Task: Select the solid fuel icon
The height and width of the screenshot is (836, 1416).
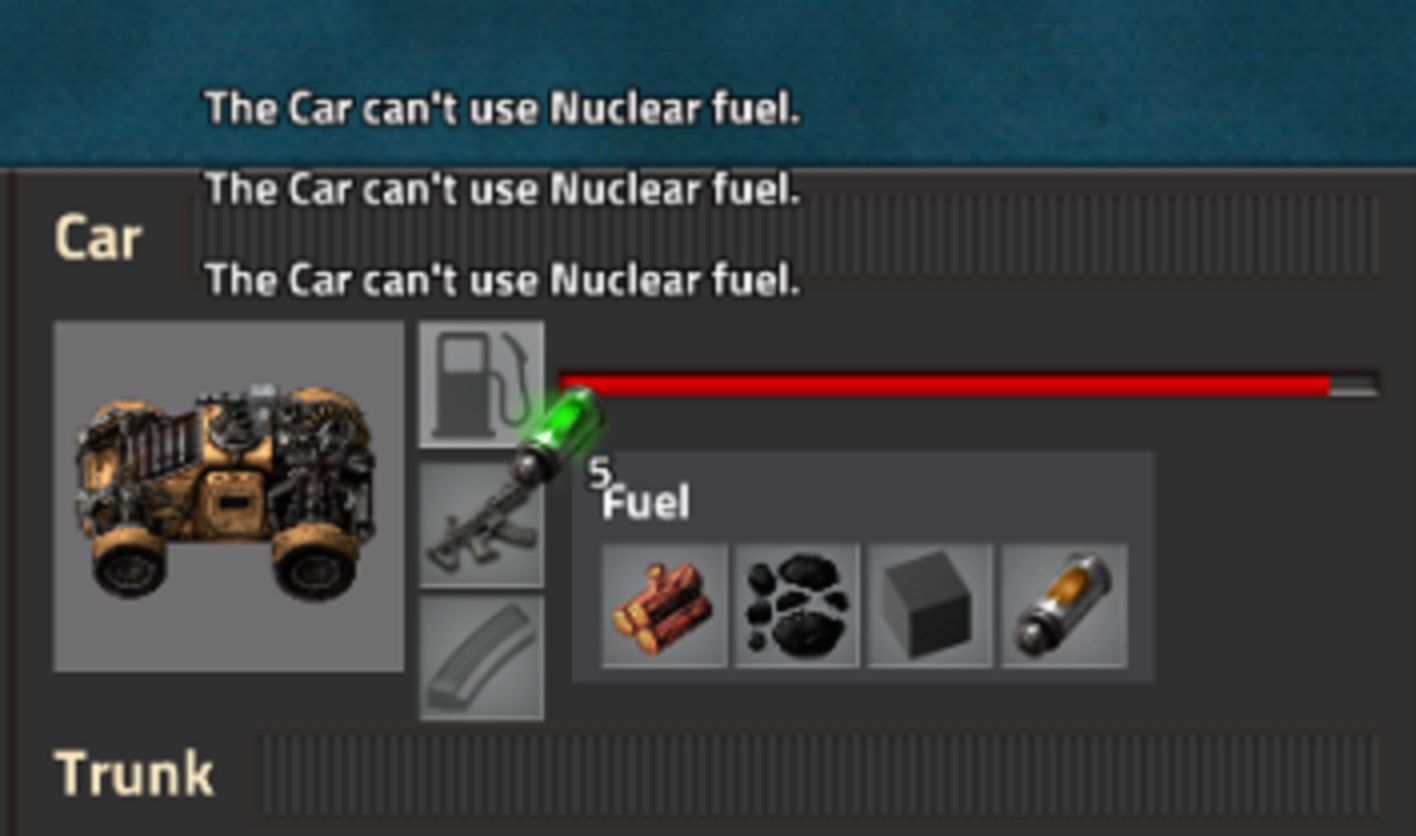Action: [930, 605]
